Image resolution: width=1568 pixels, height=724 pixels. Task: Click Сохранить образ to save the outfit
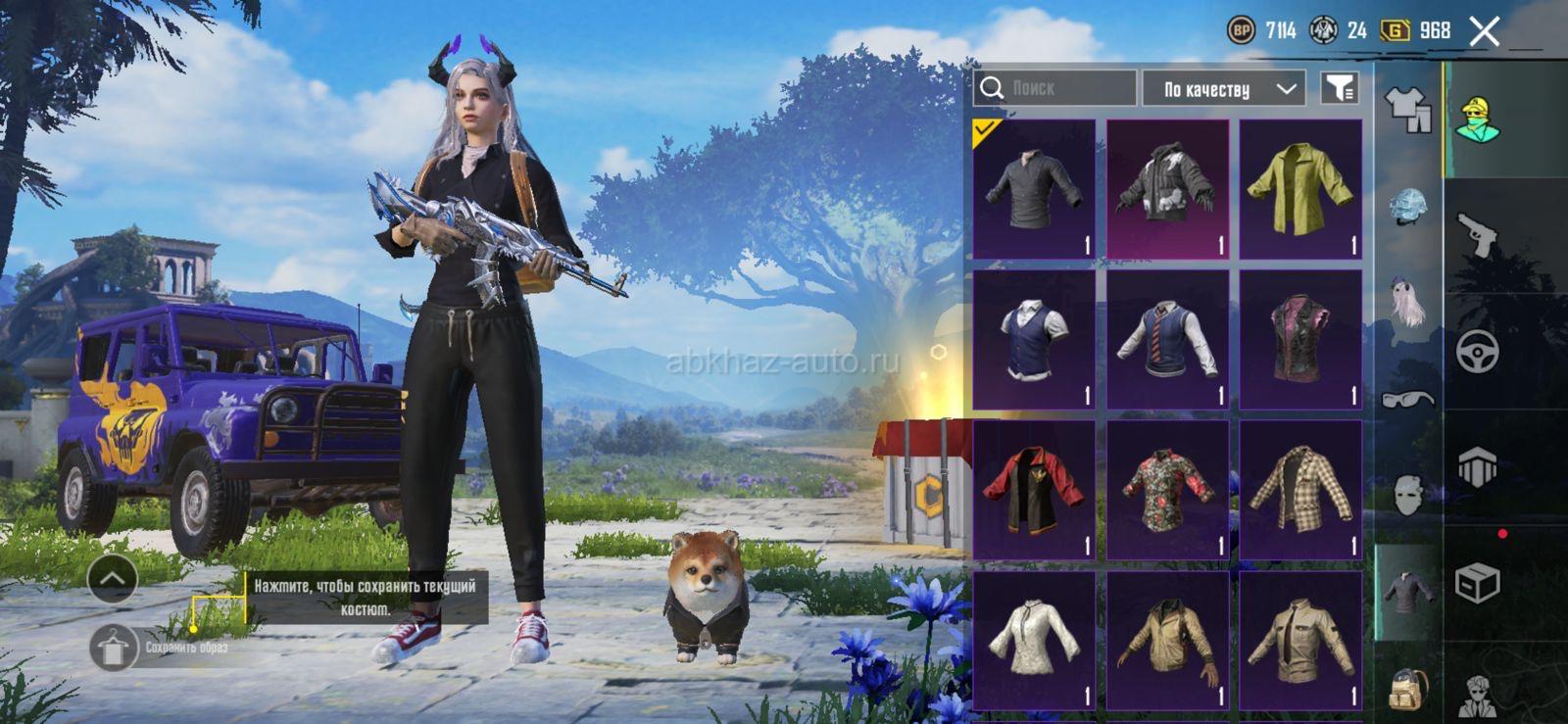point(114,648)
